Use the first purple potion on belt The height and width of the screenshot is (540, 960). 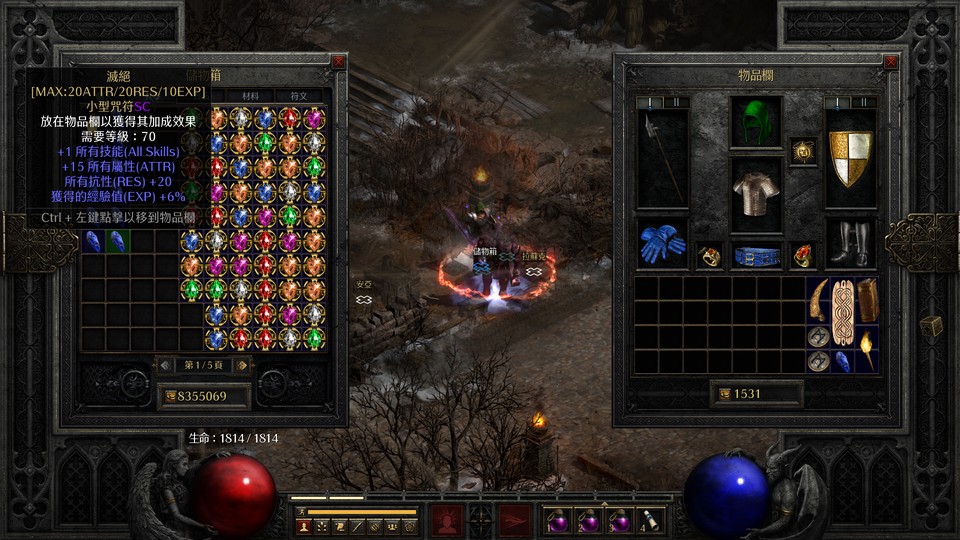tap(558, 521)
